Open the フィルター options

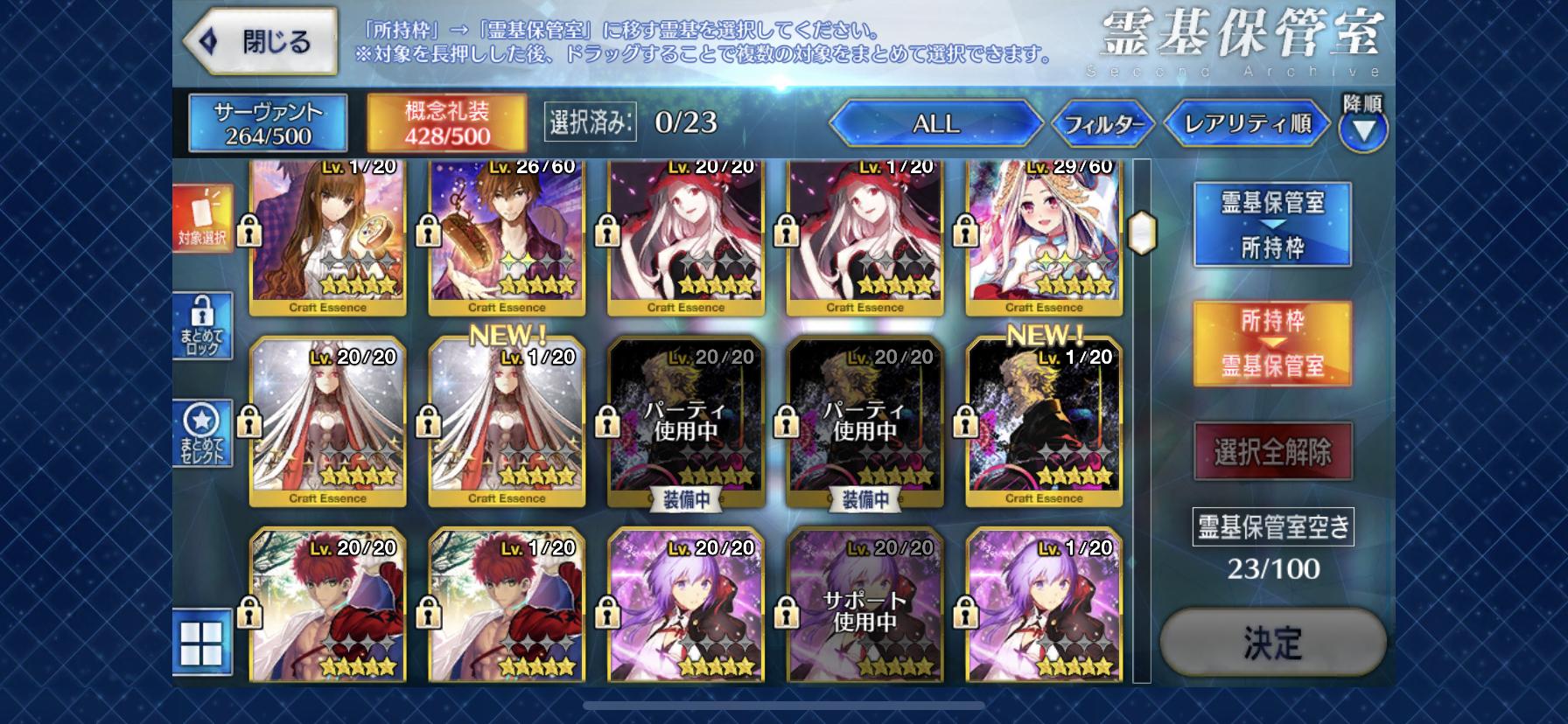coord(1102,124)
